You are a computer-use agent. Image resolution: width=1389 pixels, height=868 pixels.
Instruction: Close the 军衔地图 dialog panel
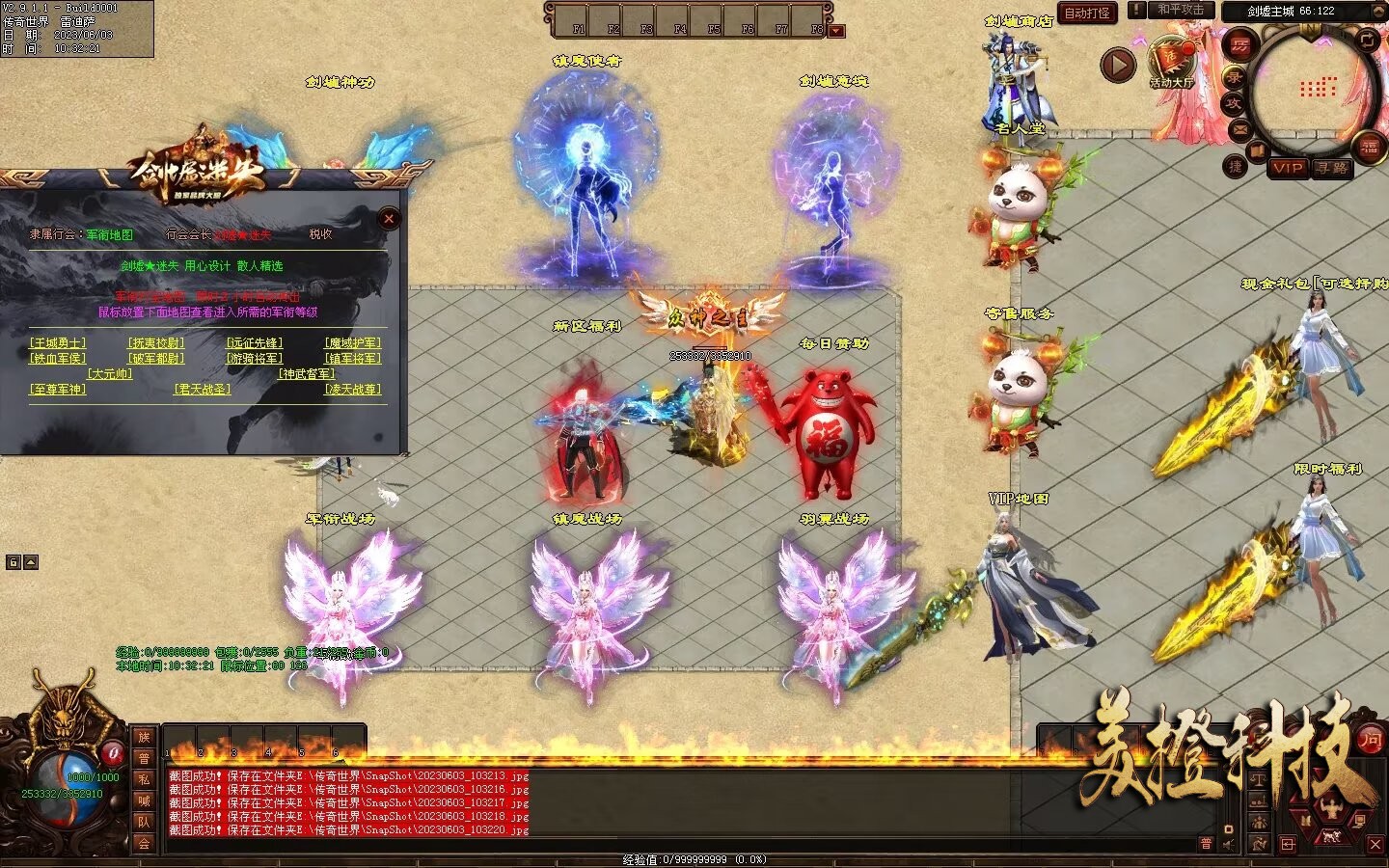tap(389, 219)
